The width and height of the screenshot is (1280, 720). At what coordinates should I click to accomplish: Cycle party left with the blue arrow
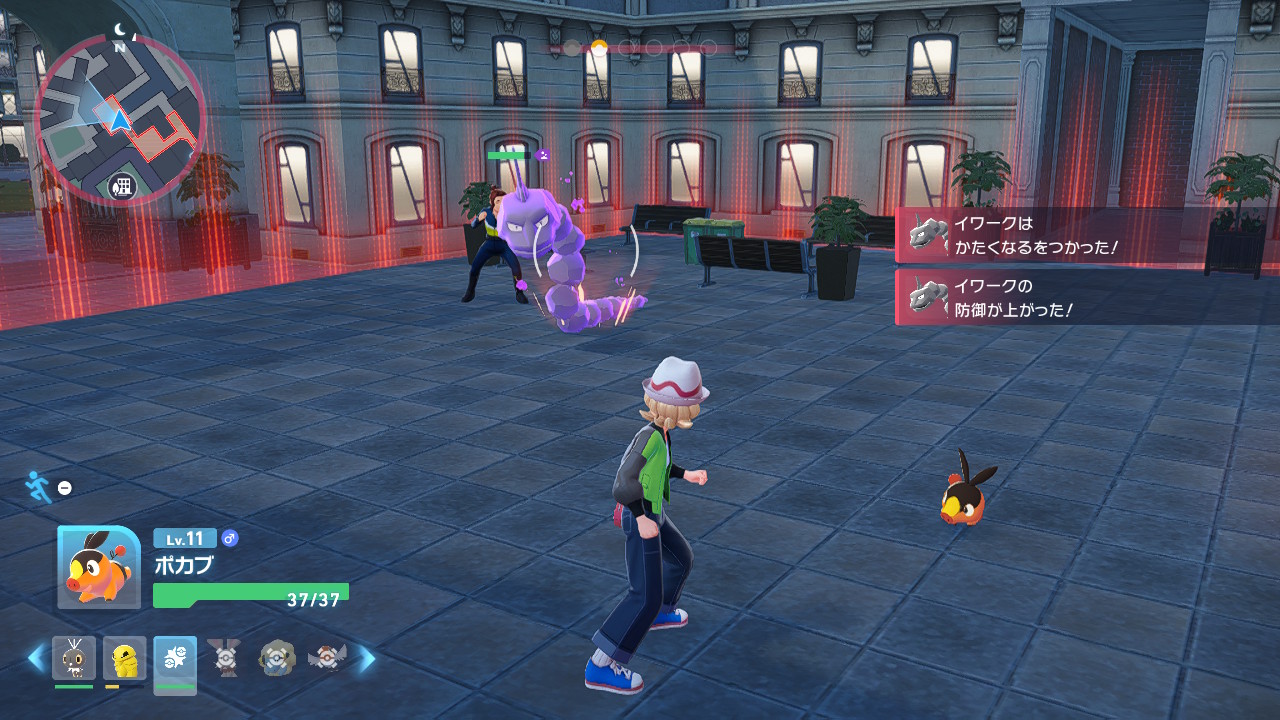(x=36, y=658)
